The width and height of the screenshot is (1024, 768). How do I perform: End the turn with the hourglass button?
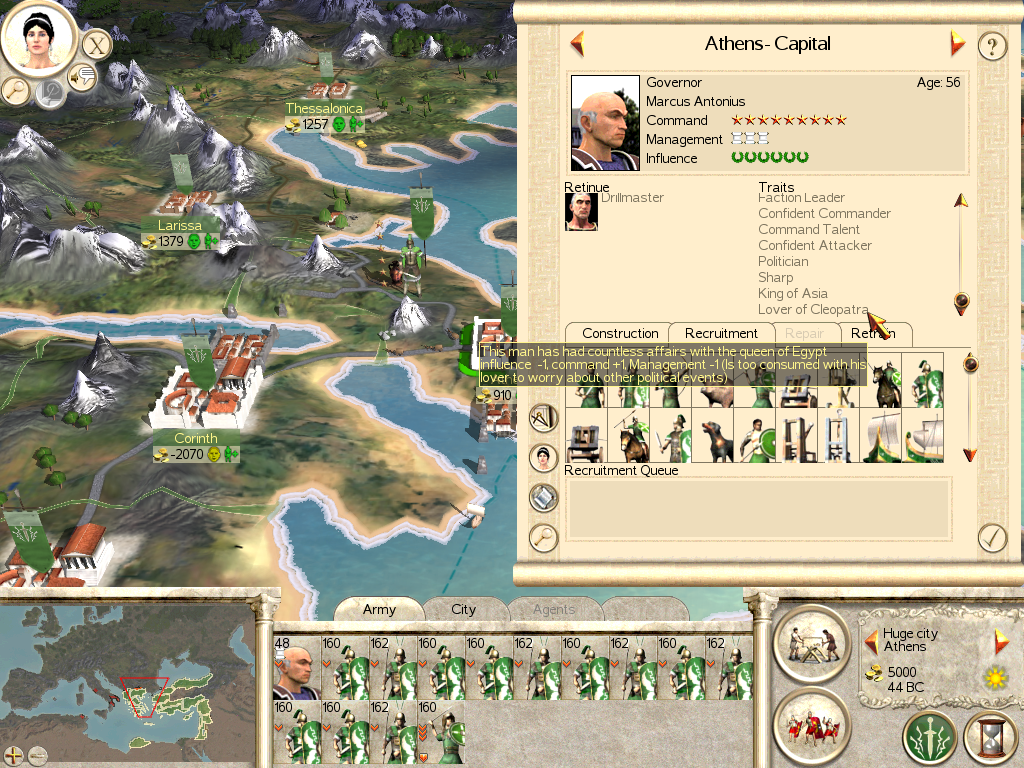click(990, 739)
